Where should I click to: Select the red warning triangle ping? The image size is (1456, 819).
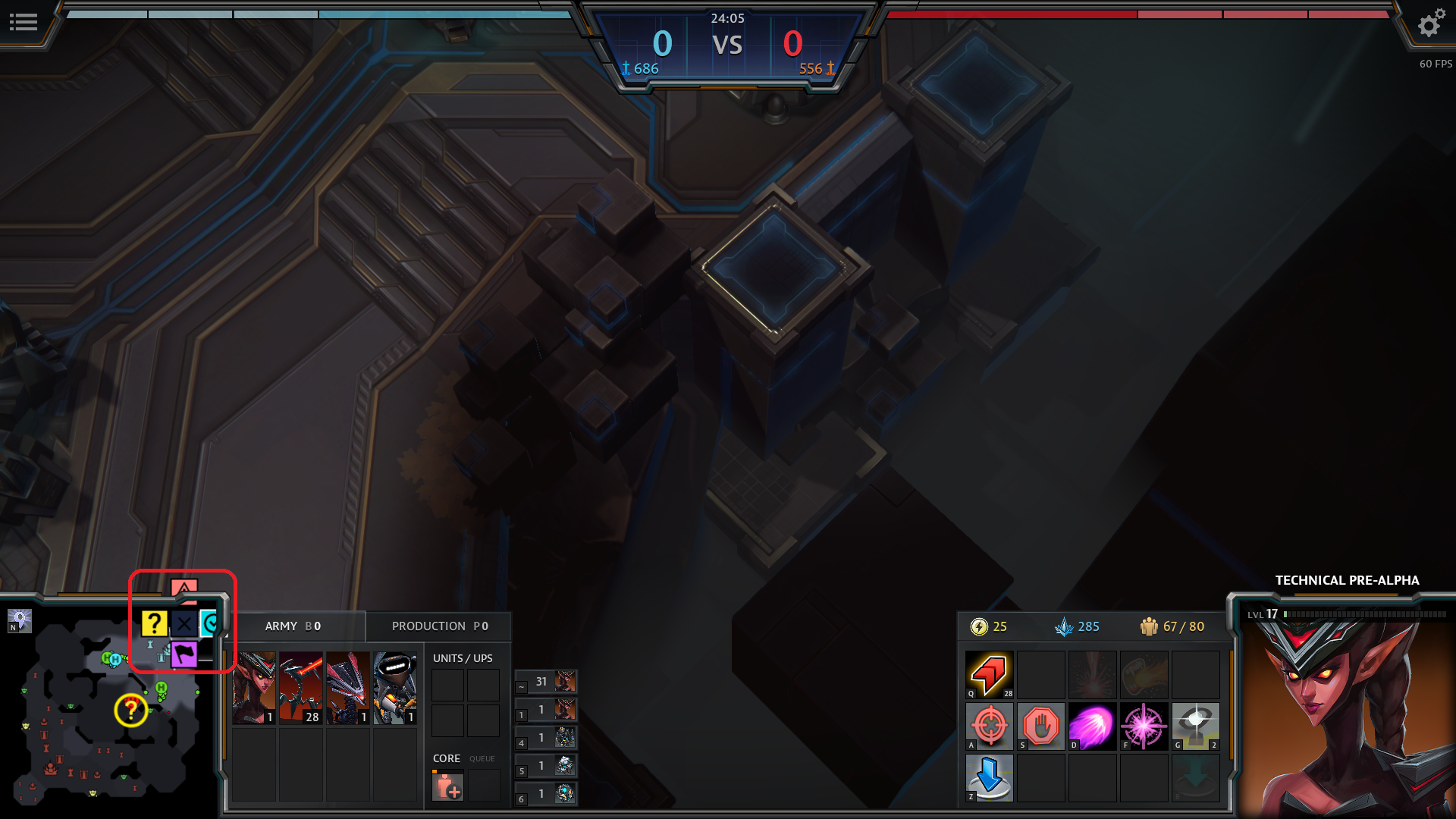click(x=184, y=588)
